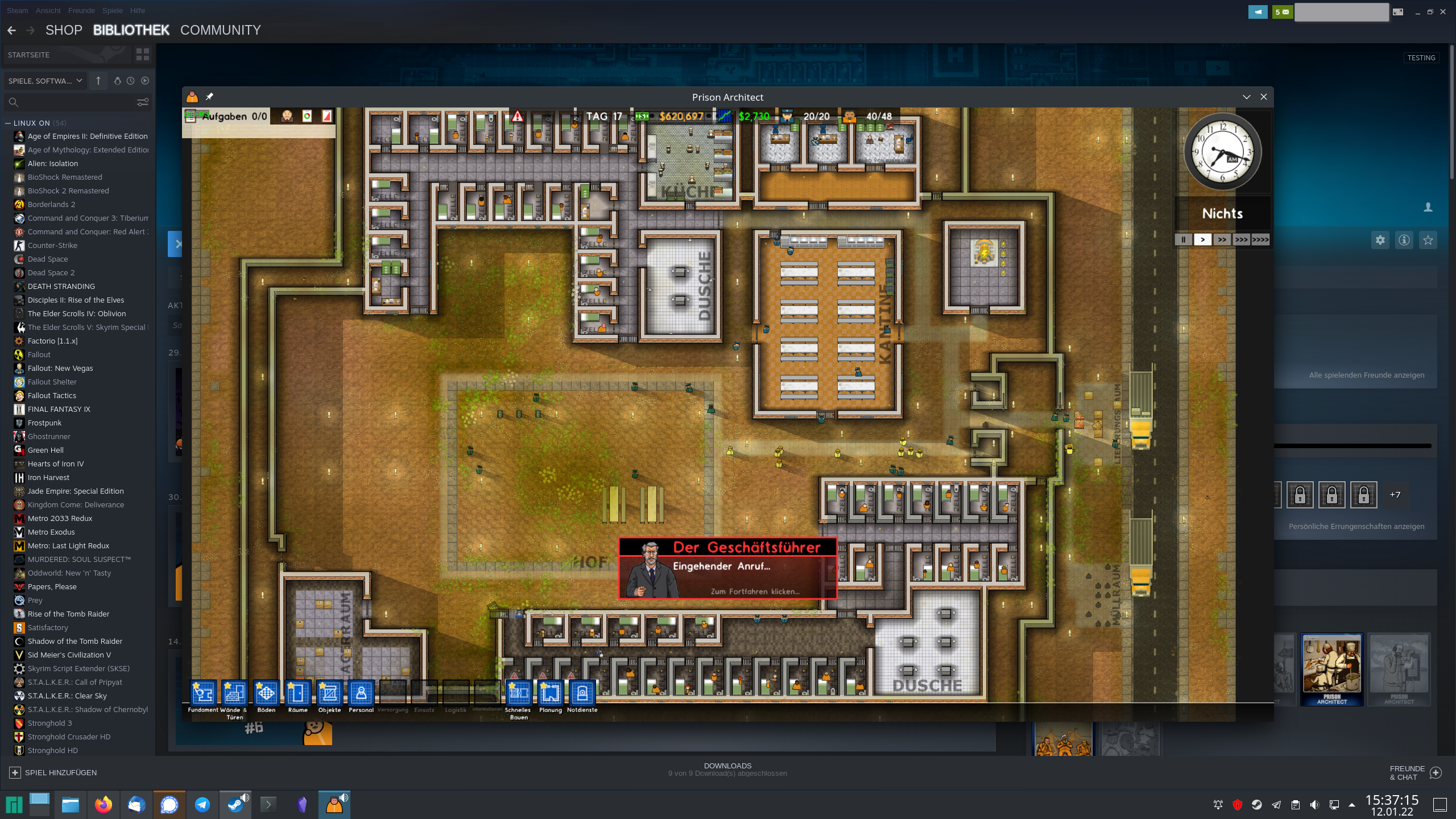Collapse the LINUX ON games group

(x=7, y=123)
